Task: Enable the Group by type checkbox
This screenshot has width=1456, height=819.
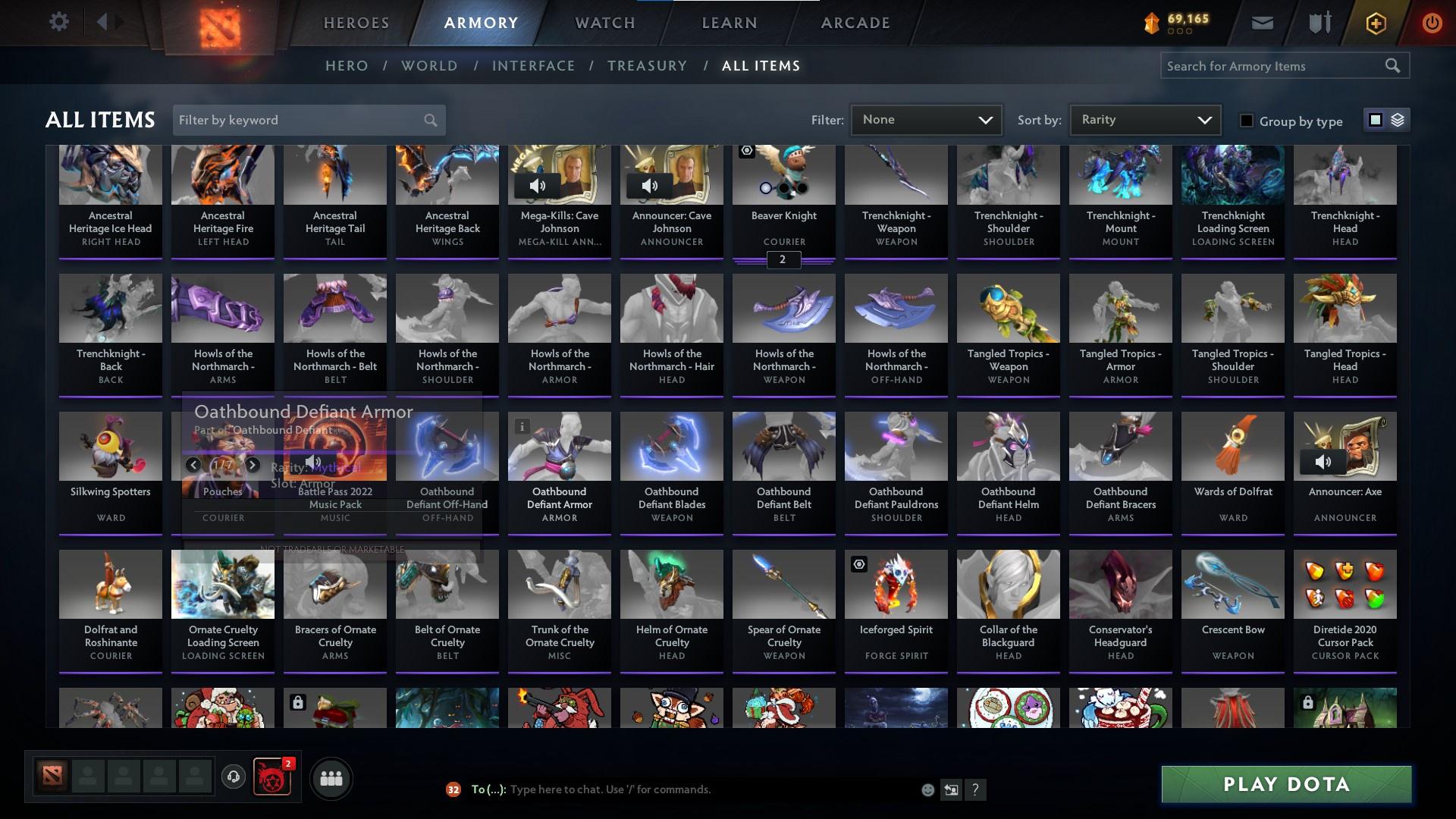Action: point(1247,121)
